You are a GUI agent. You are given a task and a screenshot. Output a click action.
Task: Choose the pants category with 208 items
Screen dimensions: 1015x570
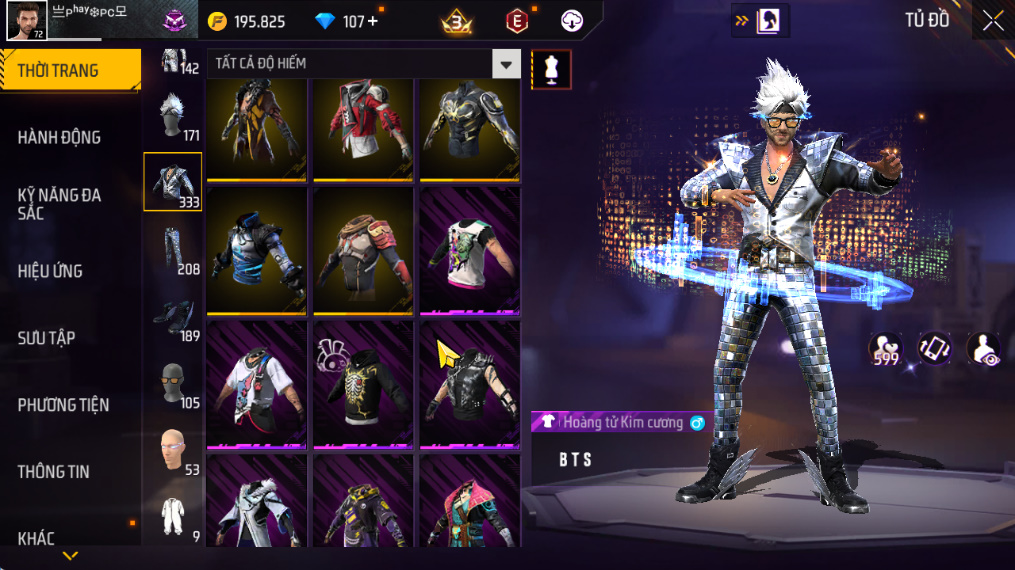(173, 250)
